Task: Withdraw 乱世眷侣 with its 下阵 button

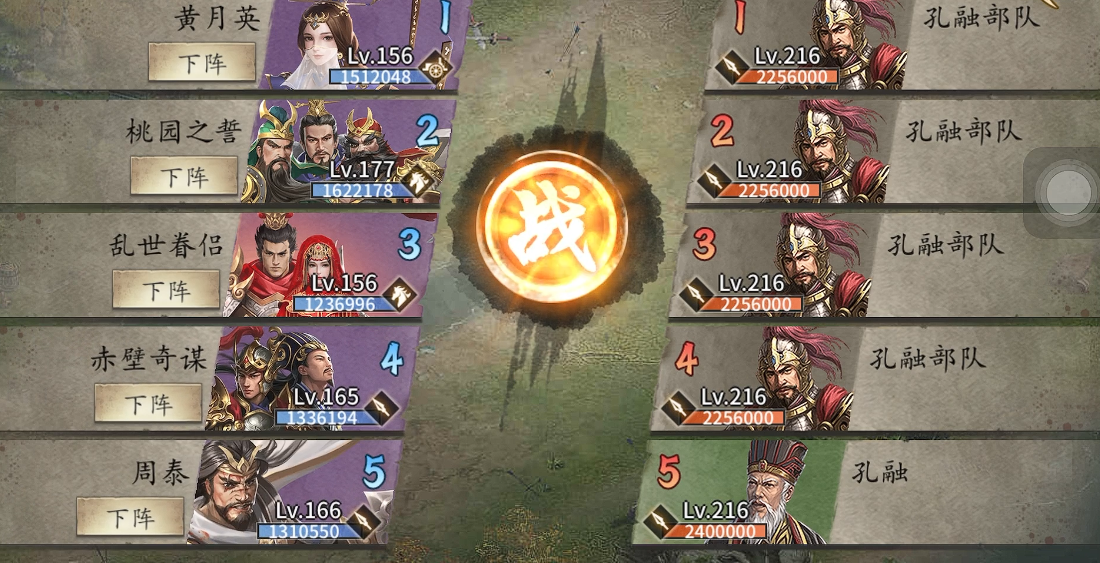Action: 166,290
